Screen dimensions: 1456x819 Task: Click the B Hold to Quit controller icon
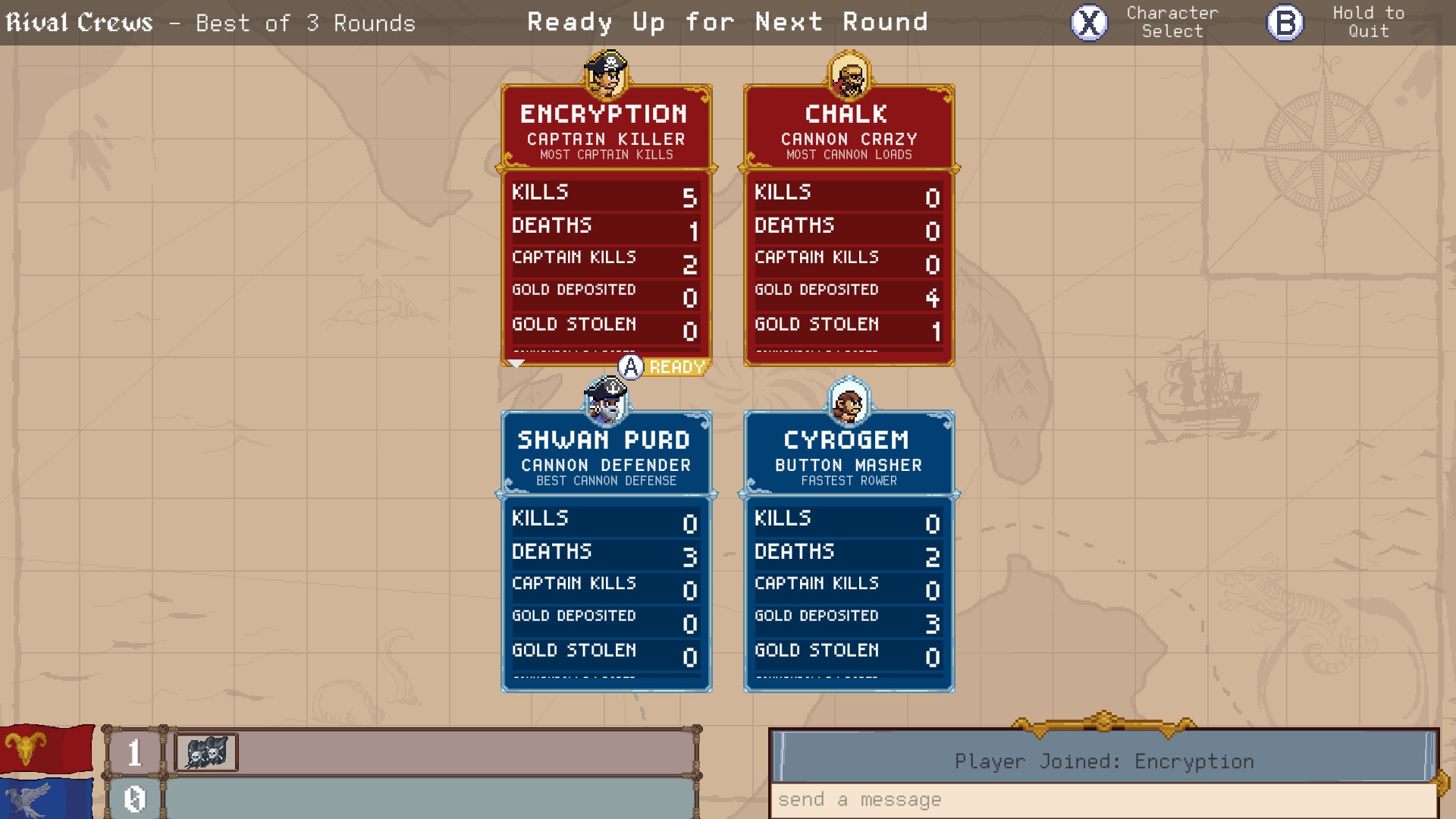click(x=1283, y=22)
